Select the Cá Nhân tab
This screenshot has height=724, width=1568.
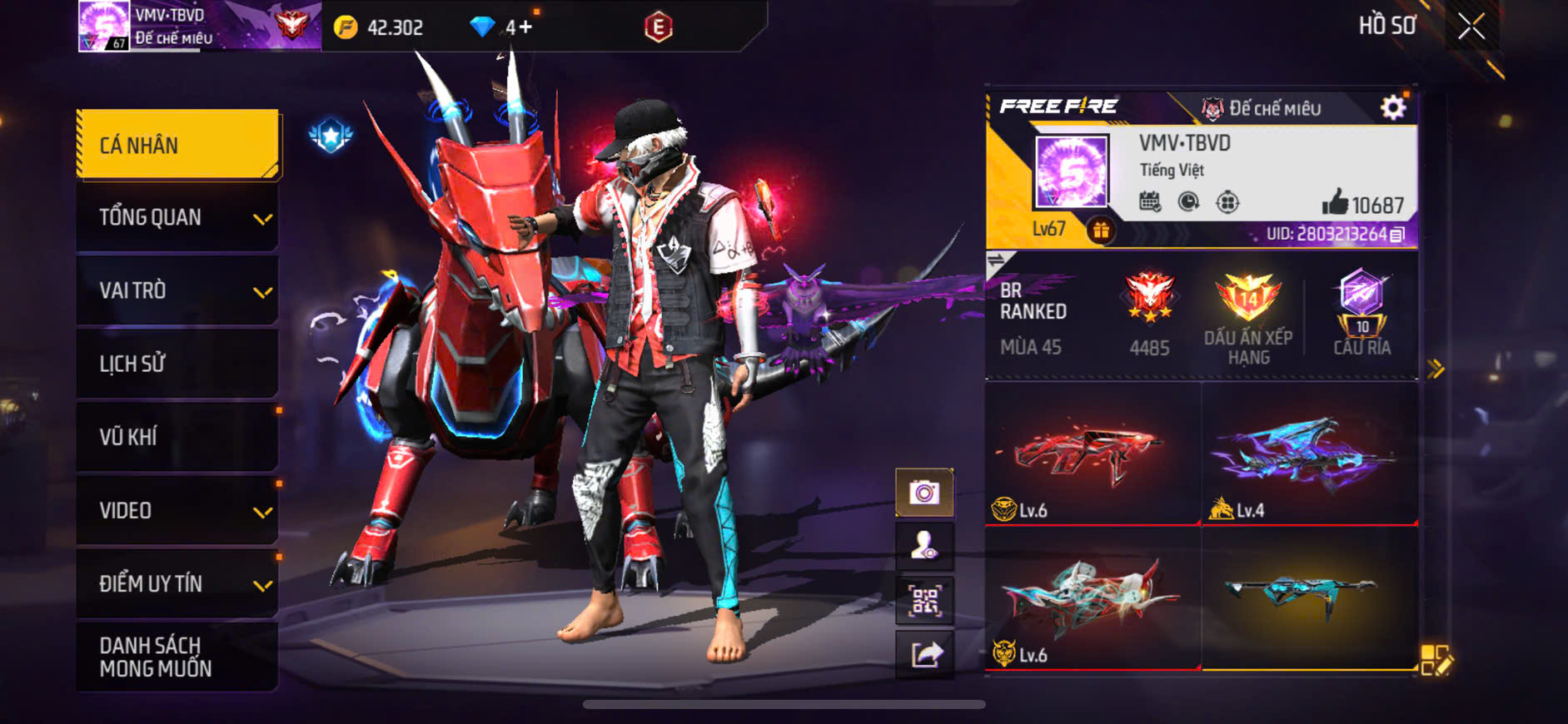click(178, 145)
